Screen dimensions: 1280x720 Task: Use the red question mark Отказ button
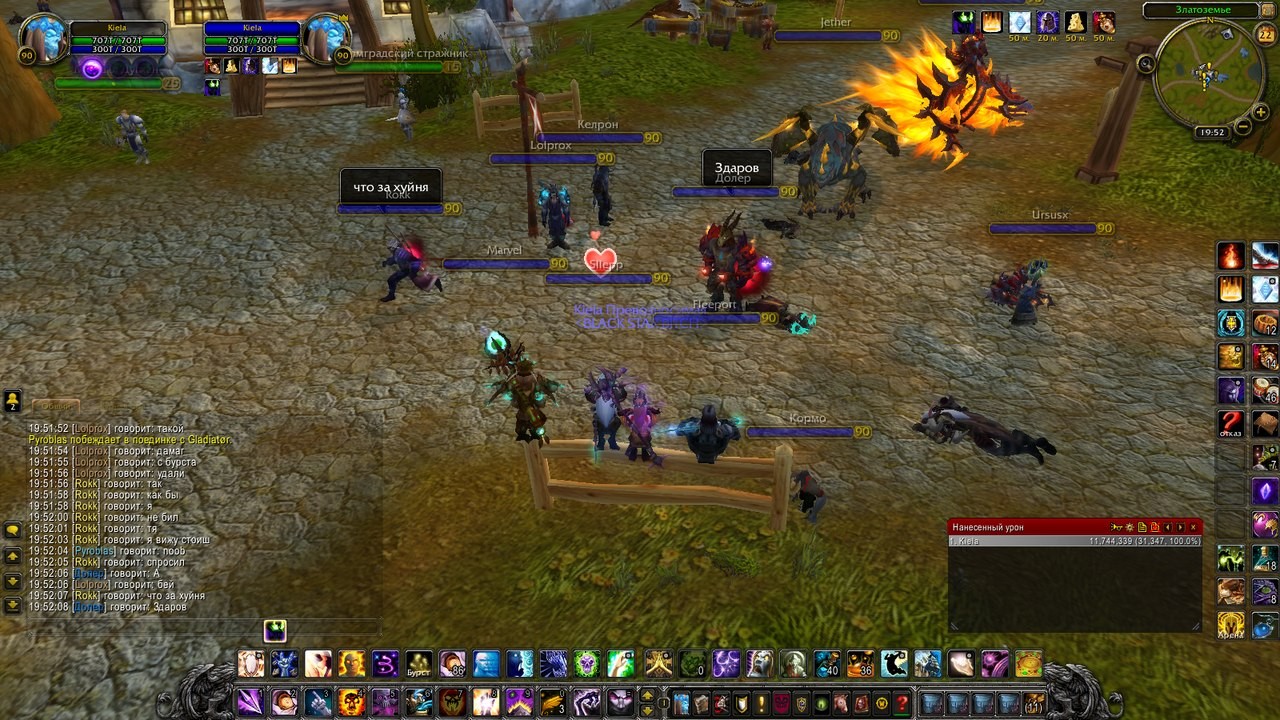(x=1231, y=423)
